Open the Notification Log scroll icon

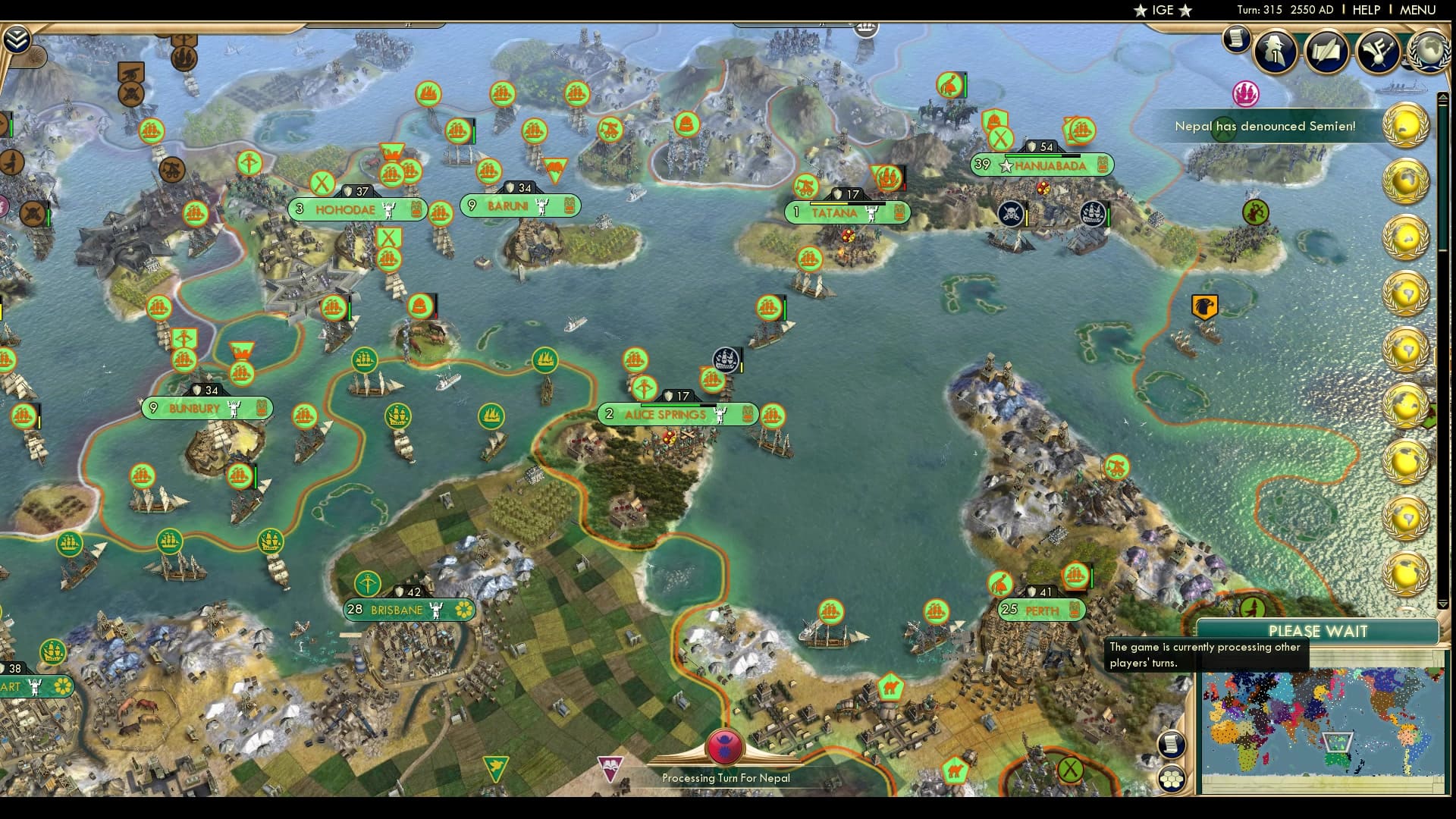(x=1236, y=41)
